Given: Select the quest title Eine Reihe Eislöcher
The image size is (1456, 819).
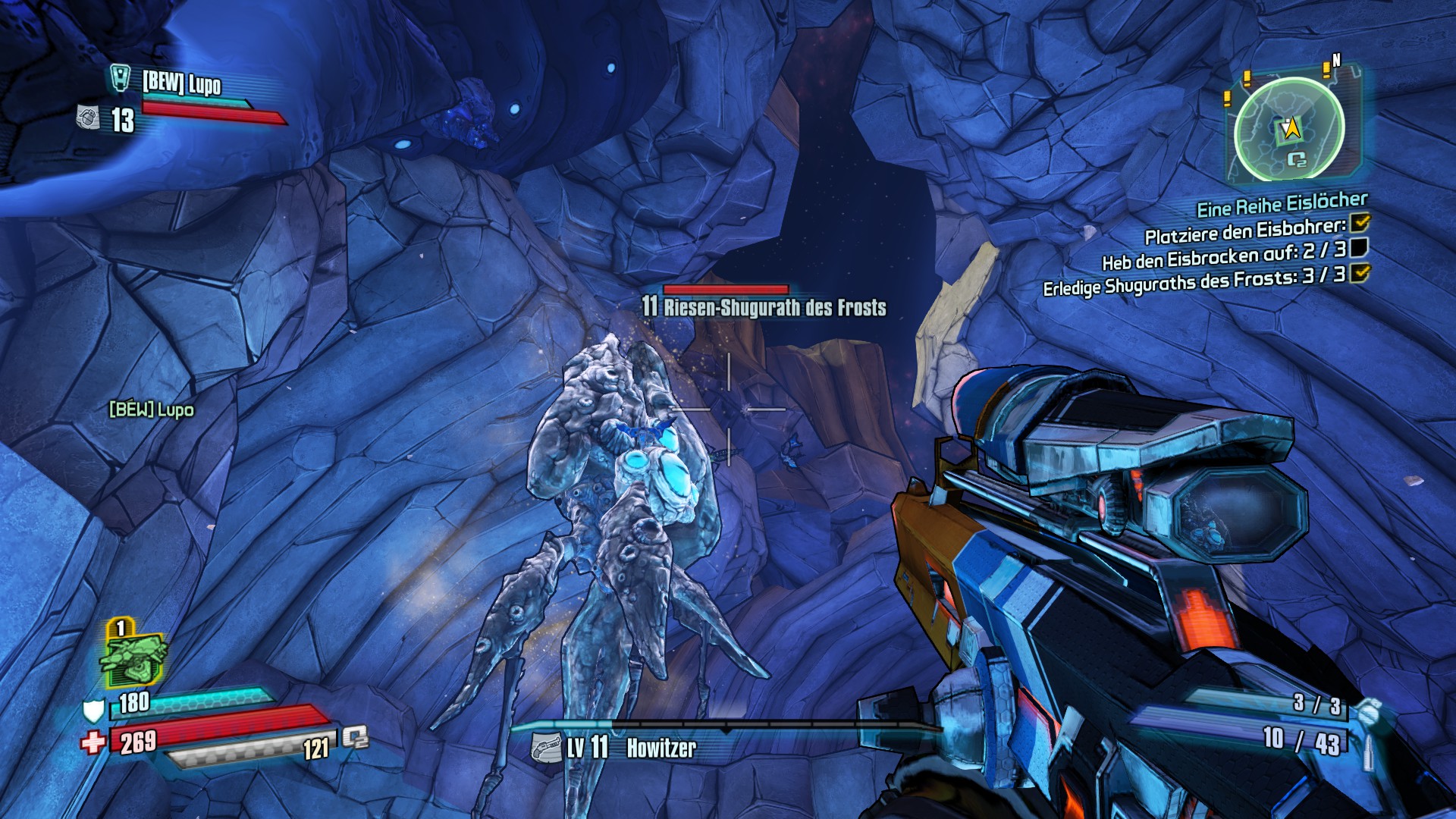Looking at the screenshot, I should click(1282, 204).
